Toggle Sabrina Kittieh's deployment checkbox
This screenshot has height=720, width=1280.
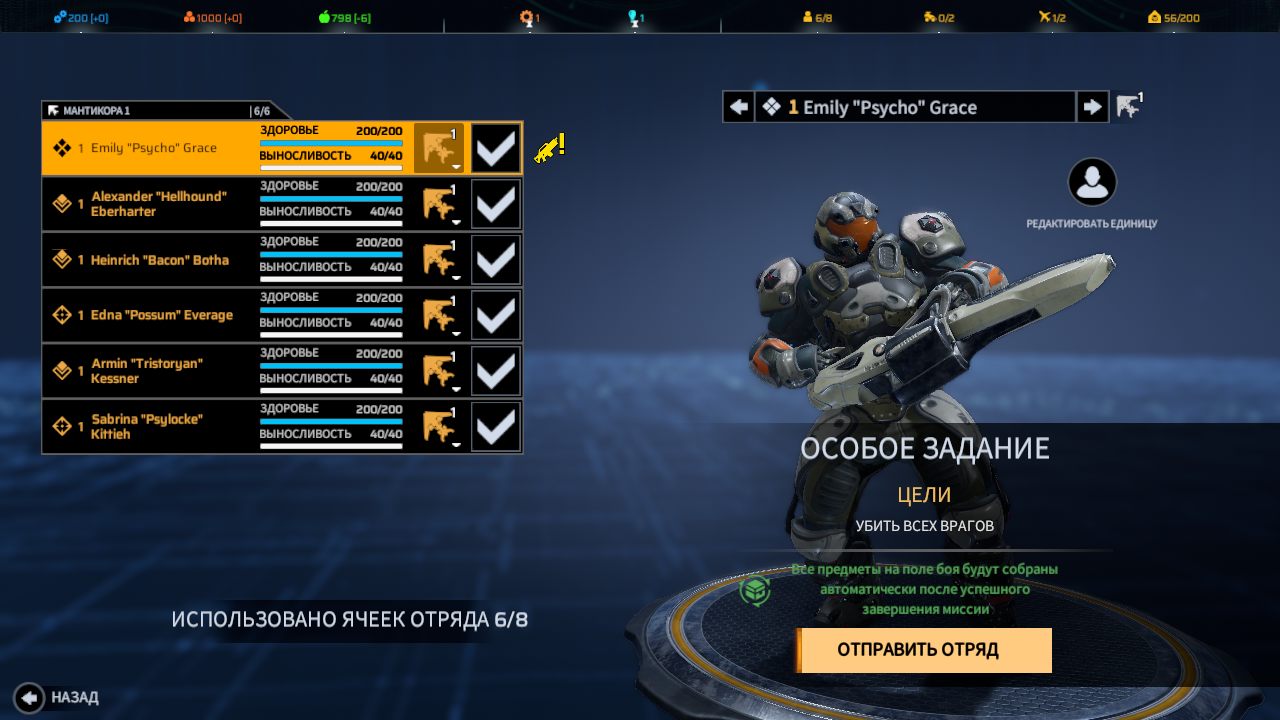(x=496, y=427)
